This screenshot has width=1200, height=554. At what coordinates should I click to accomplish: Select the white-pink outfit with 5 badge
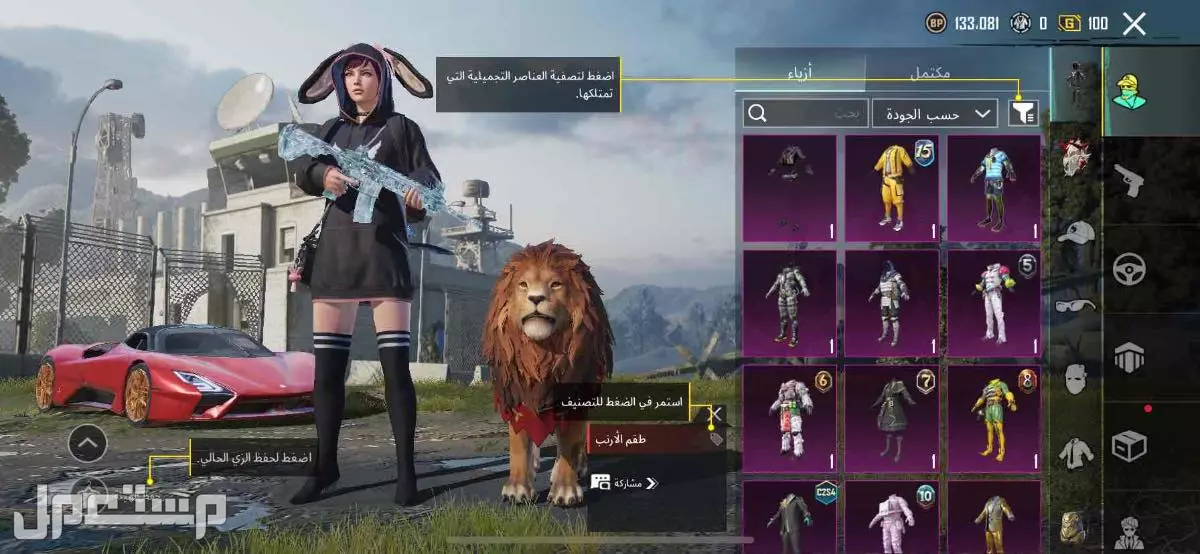(993, 301)
